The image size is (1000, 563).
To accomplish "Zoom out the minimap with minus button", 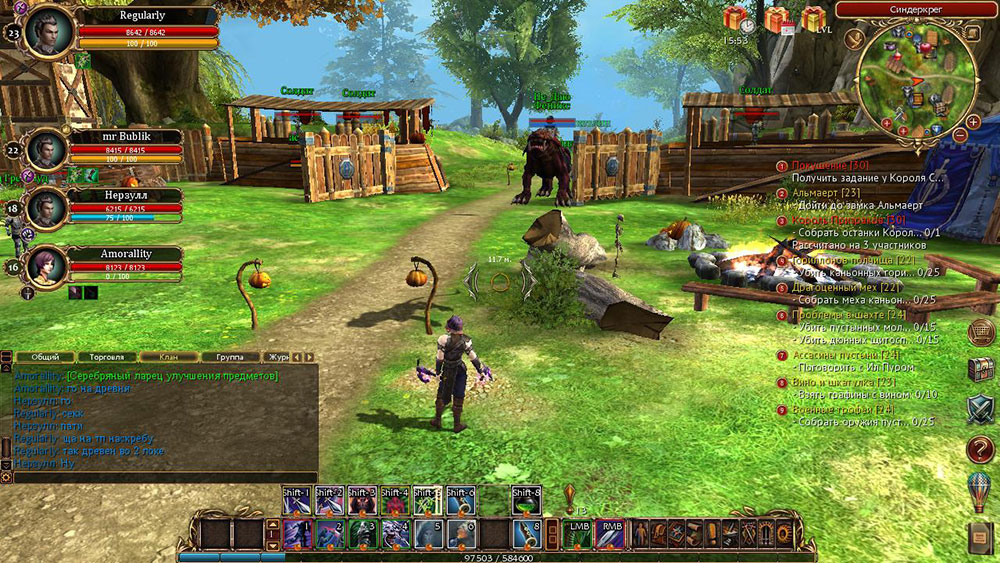I will pyautogui.click(x=960, y=133).
